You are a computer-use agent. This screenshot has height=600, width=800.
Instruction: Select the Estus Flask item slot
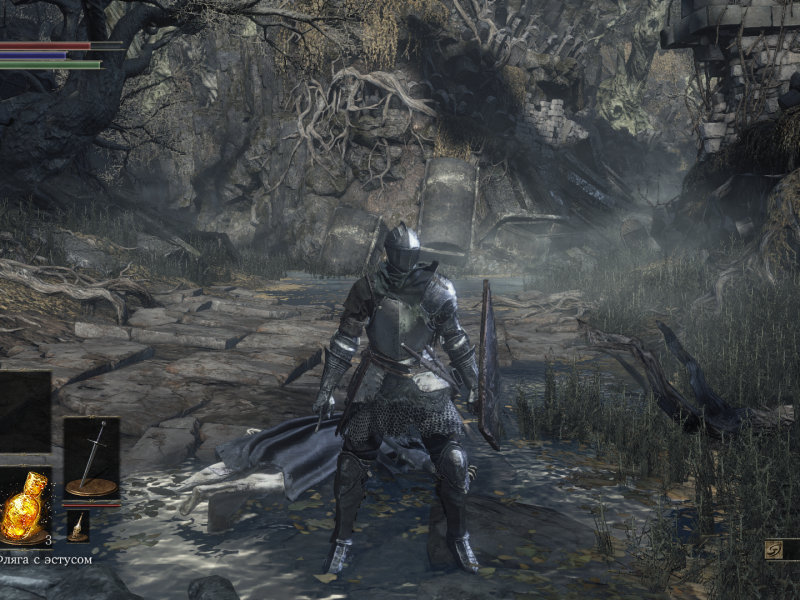[x=25, y=507]
